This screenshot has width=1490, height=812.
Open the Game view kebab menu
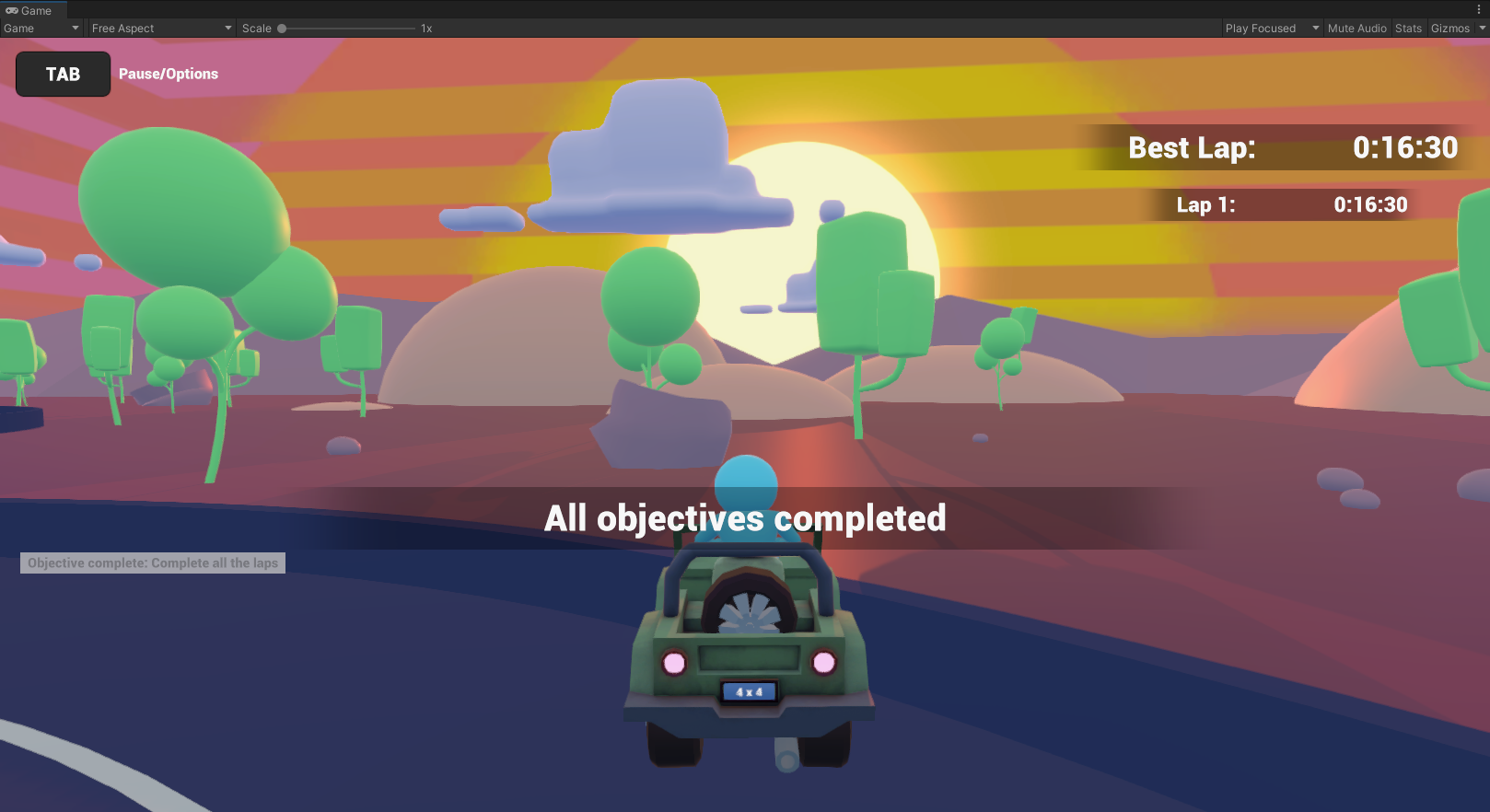pos(1481,8)
